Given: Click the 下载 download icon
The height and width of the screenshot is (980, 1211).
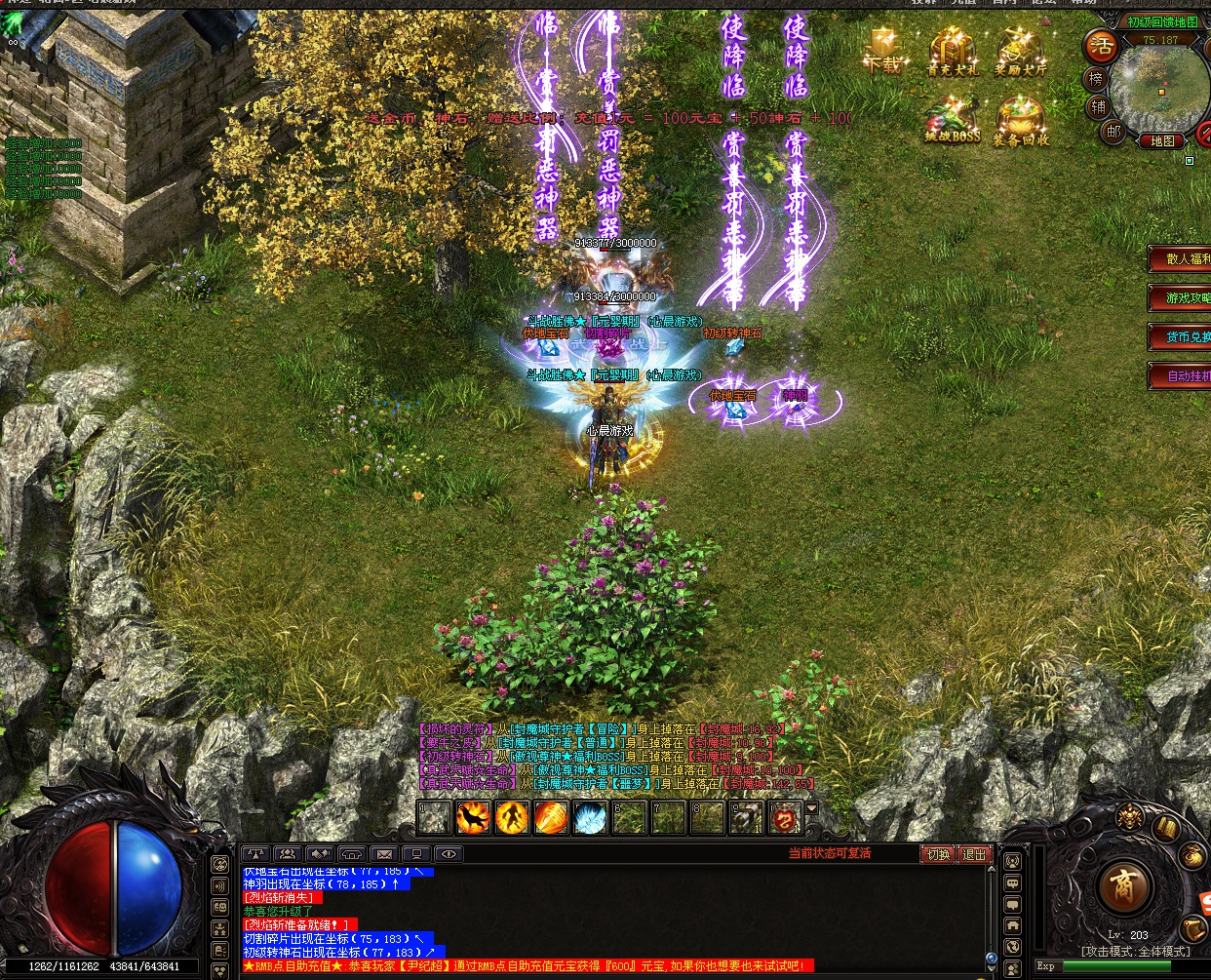Looking at the screenshot, I should 883,51.
